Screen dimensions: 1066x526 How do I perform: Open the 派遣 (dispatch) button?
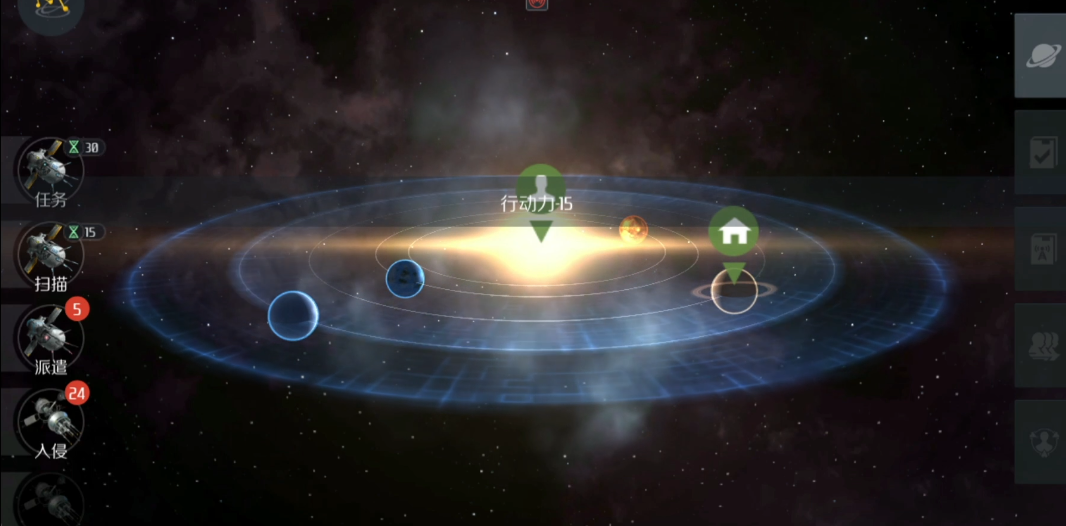pyautogui.click(x=50, y=337)
